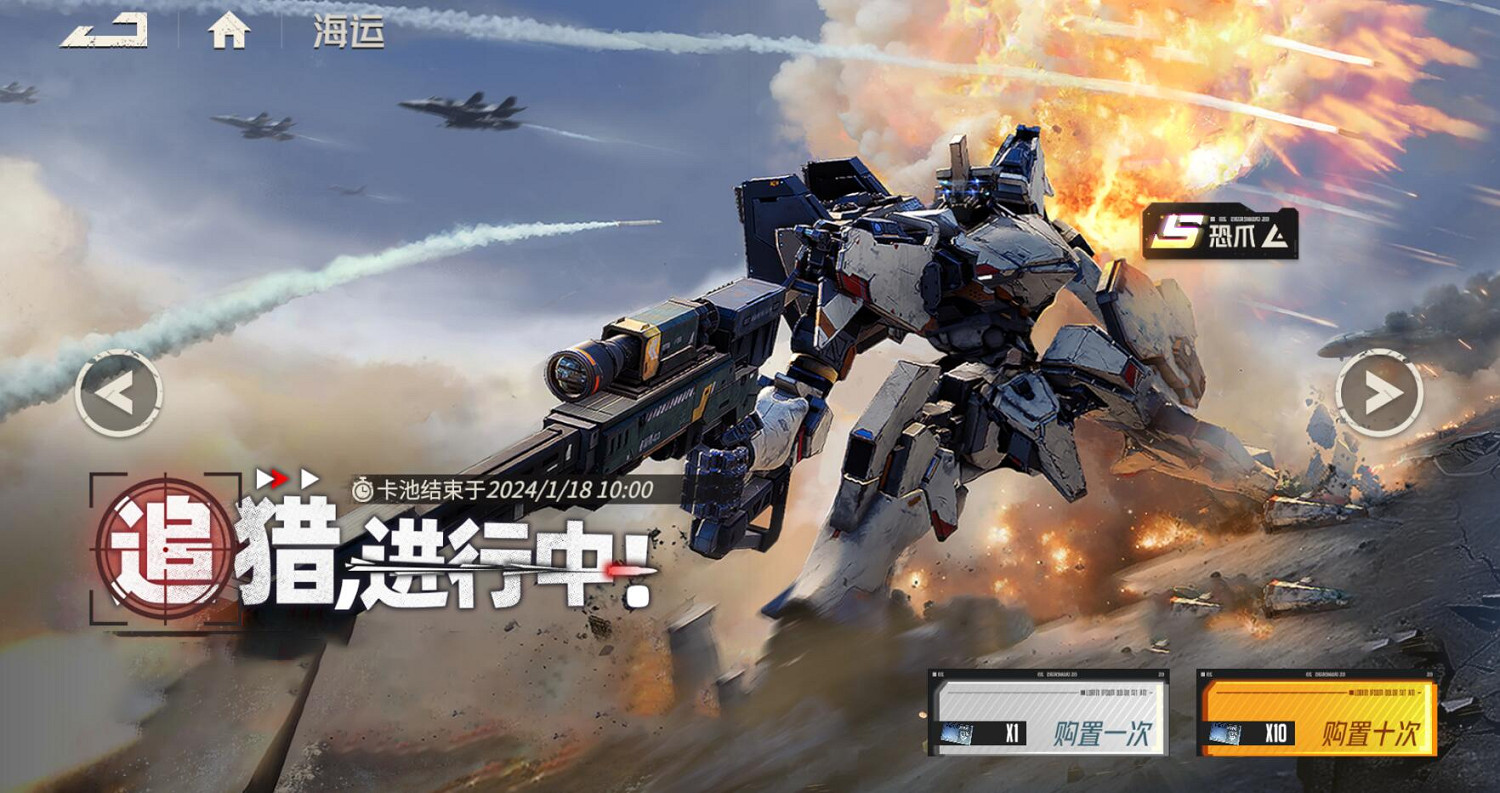Open the Home screen via house icon
The image size is (1500, 793).
tap(230, 32)
